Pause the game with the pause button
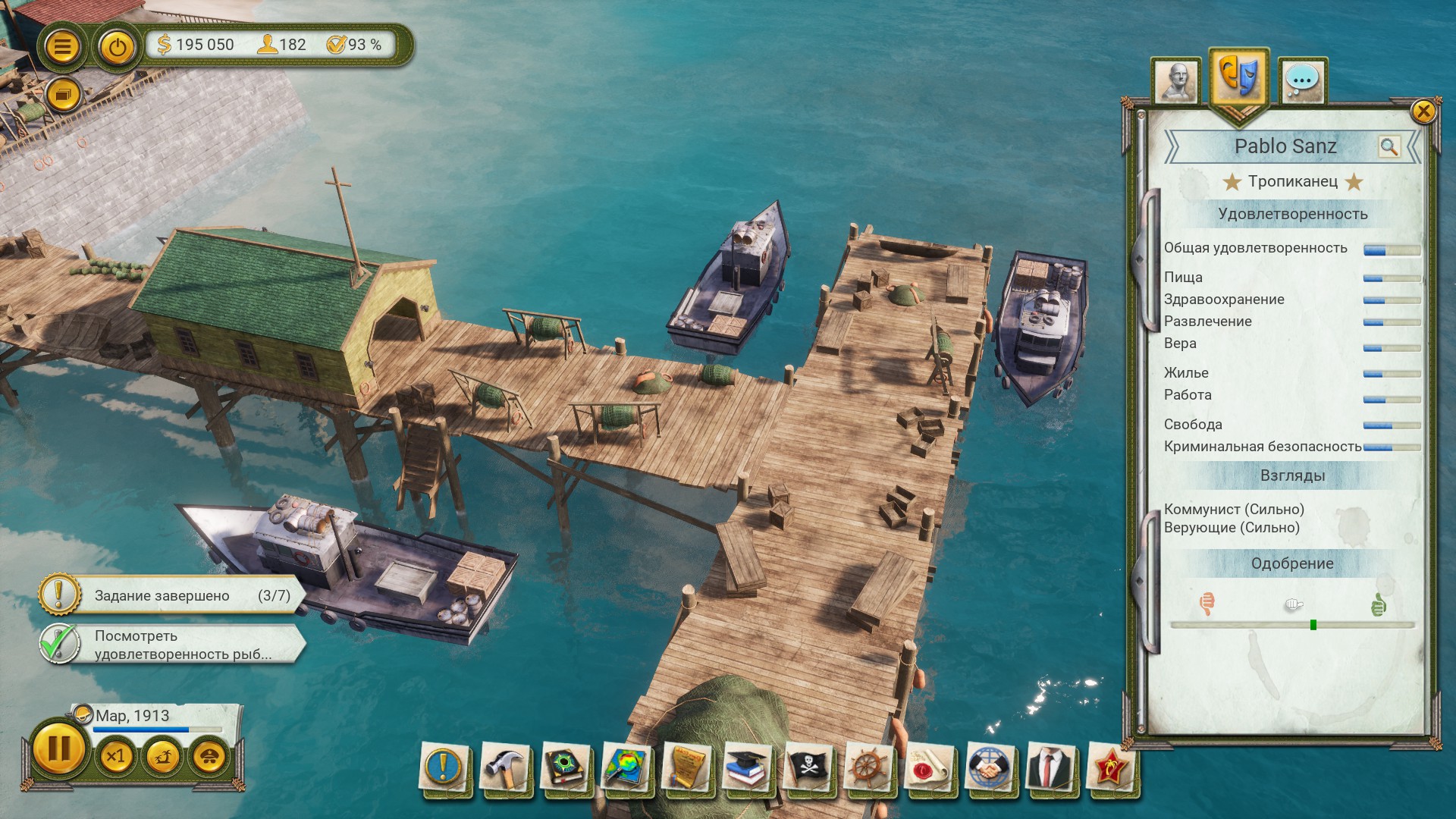The width and height of the screenshot is (1456, 819). click(x=58, y=749)
